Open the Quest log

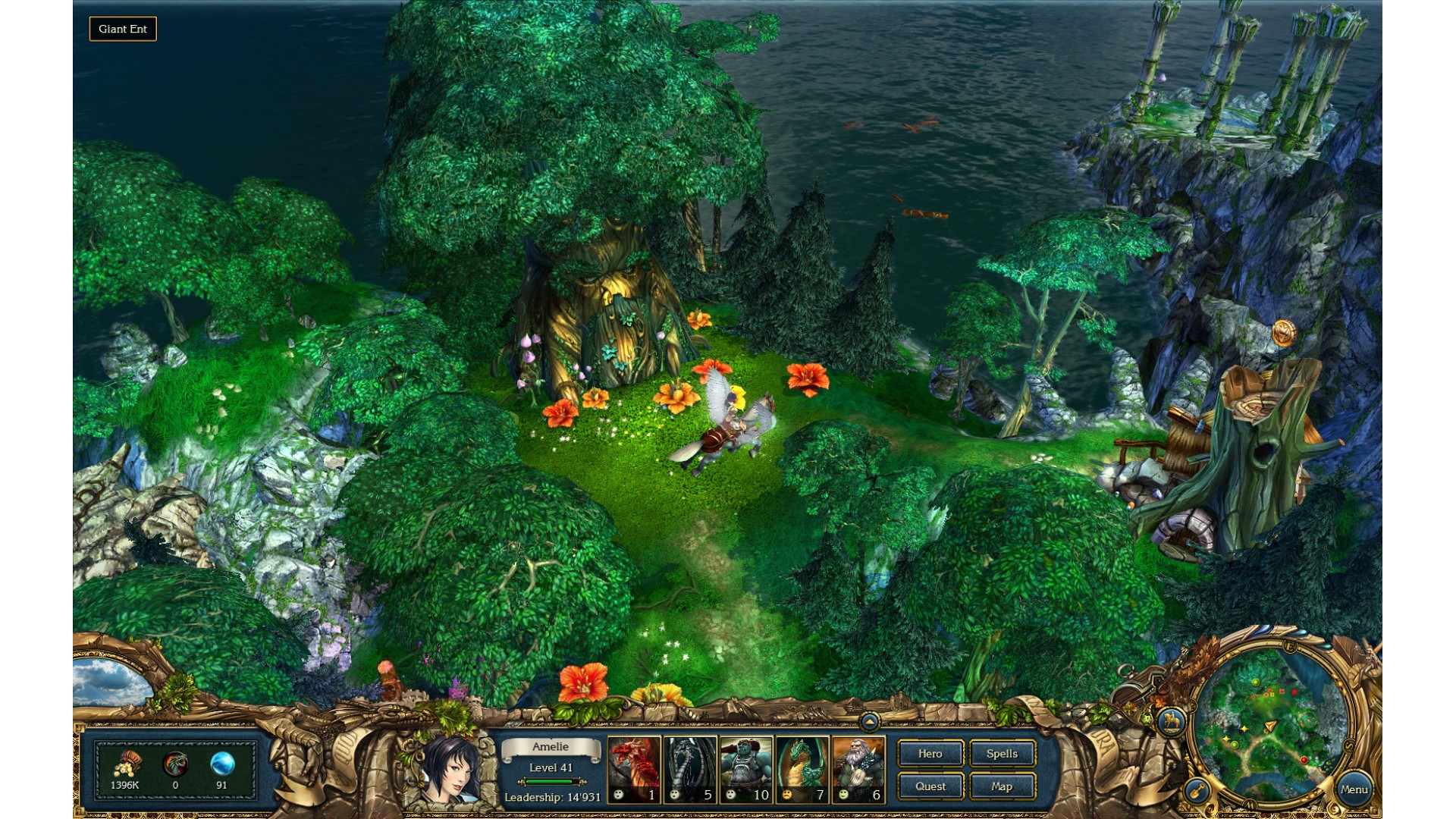pyautogui.click(x=930, y=786)
